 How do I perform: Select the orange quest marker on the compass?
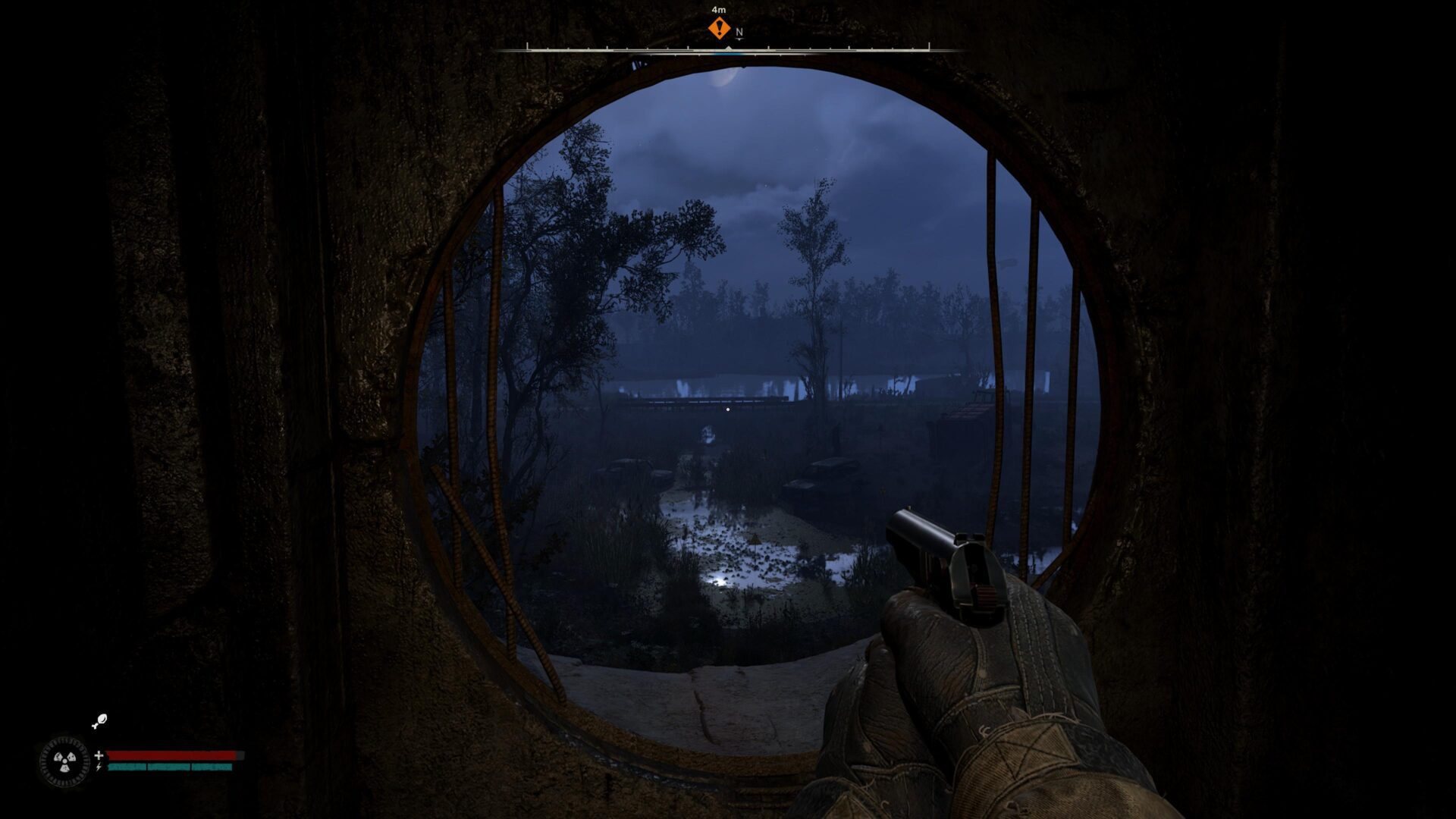point(719,29)
